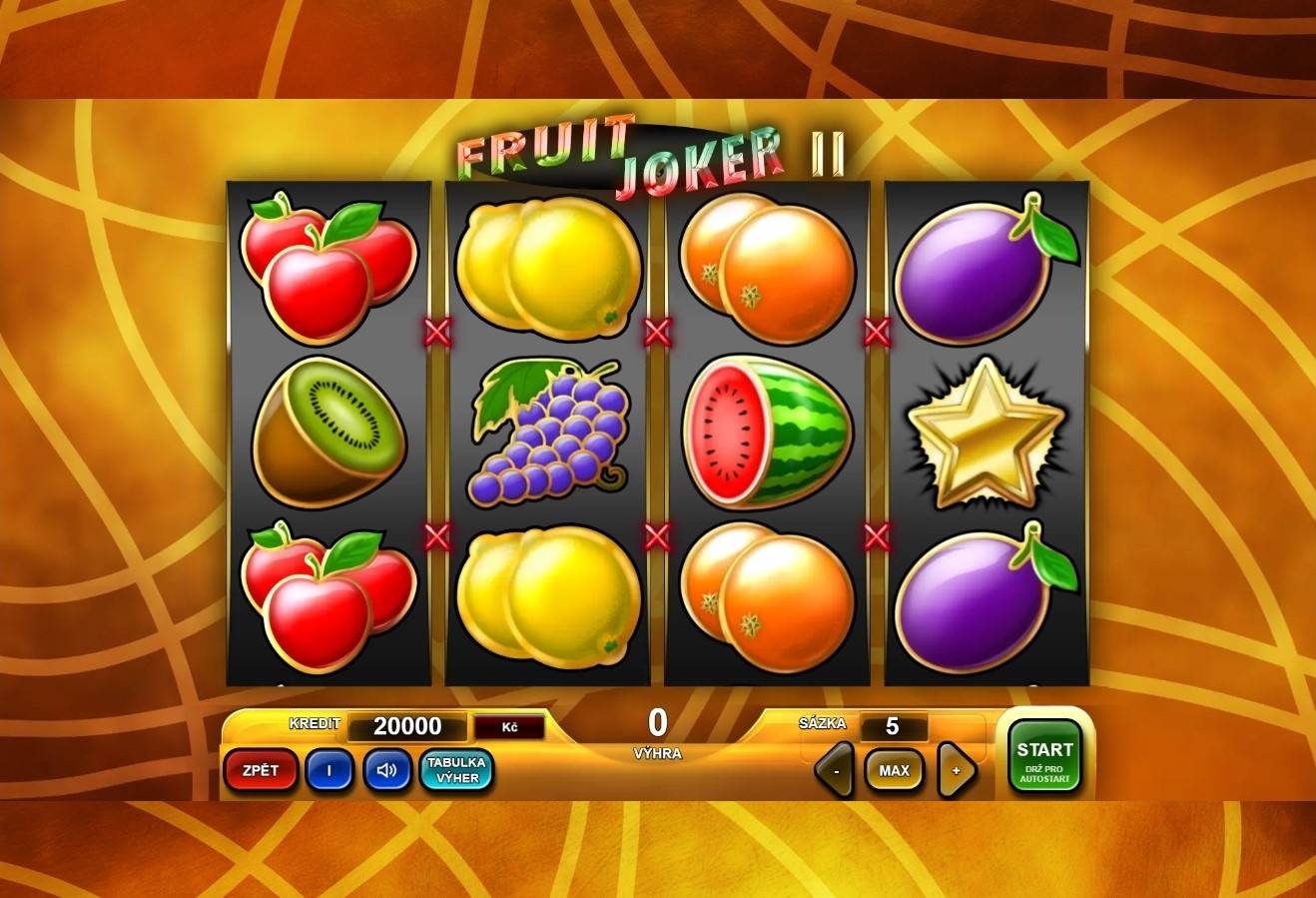Click the Kč currency label
Screen dimensions: 1316x898
[x=510, y=726]
